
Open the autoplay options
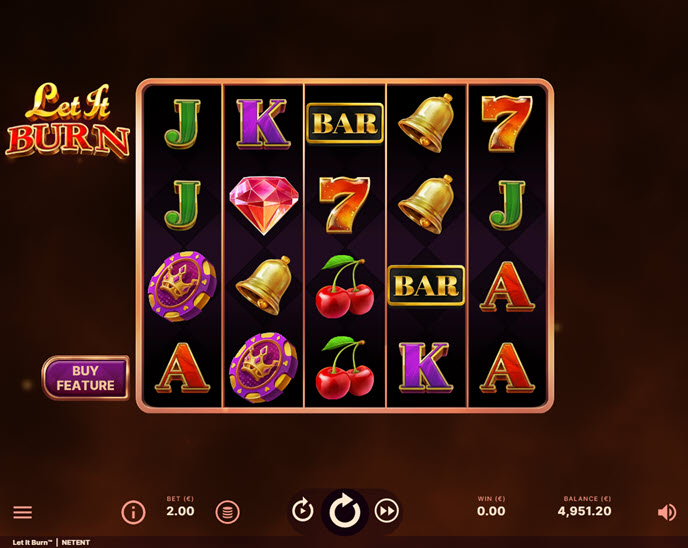303,511
